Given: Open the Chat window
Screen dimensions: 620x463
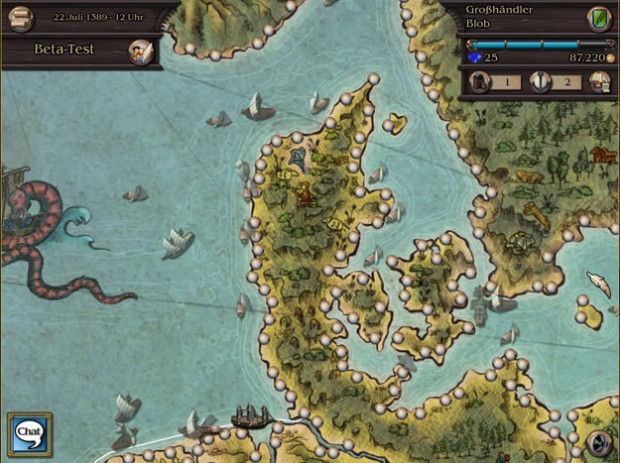Looking at the screenshot, I should click(29, 432).
